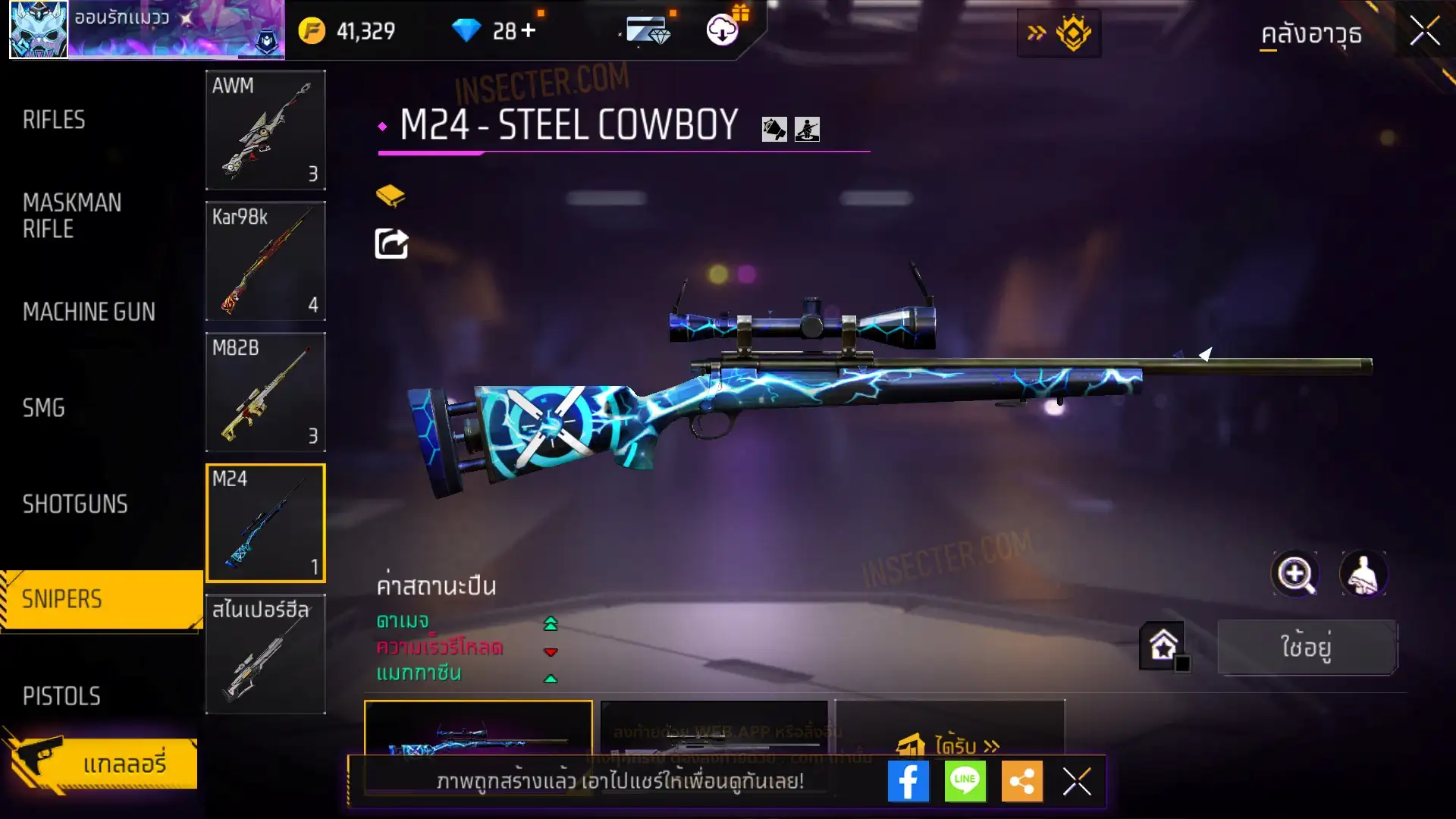
Task: Add diamonds with the plus button
Action: 528,31
